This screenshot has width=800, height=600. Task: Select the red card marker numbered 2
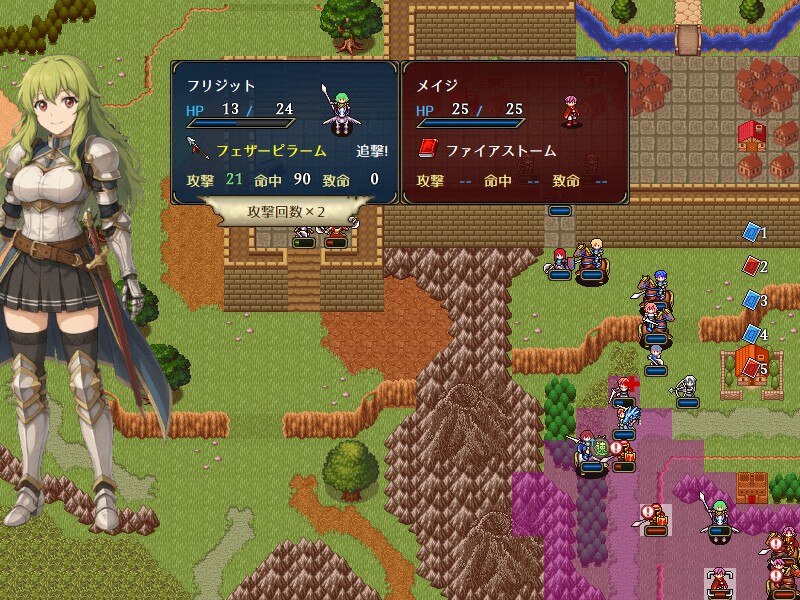751,266
